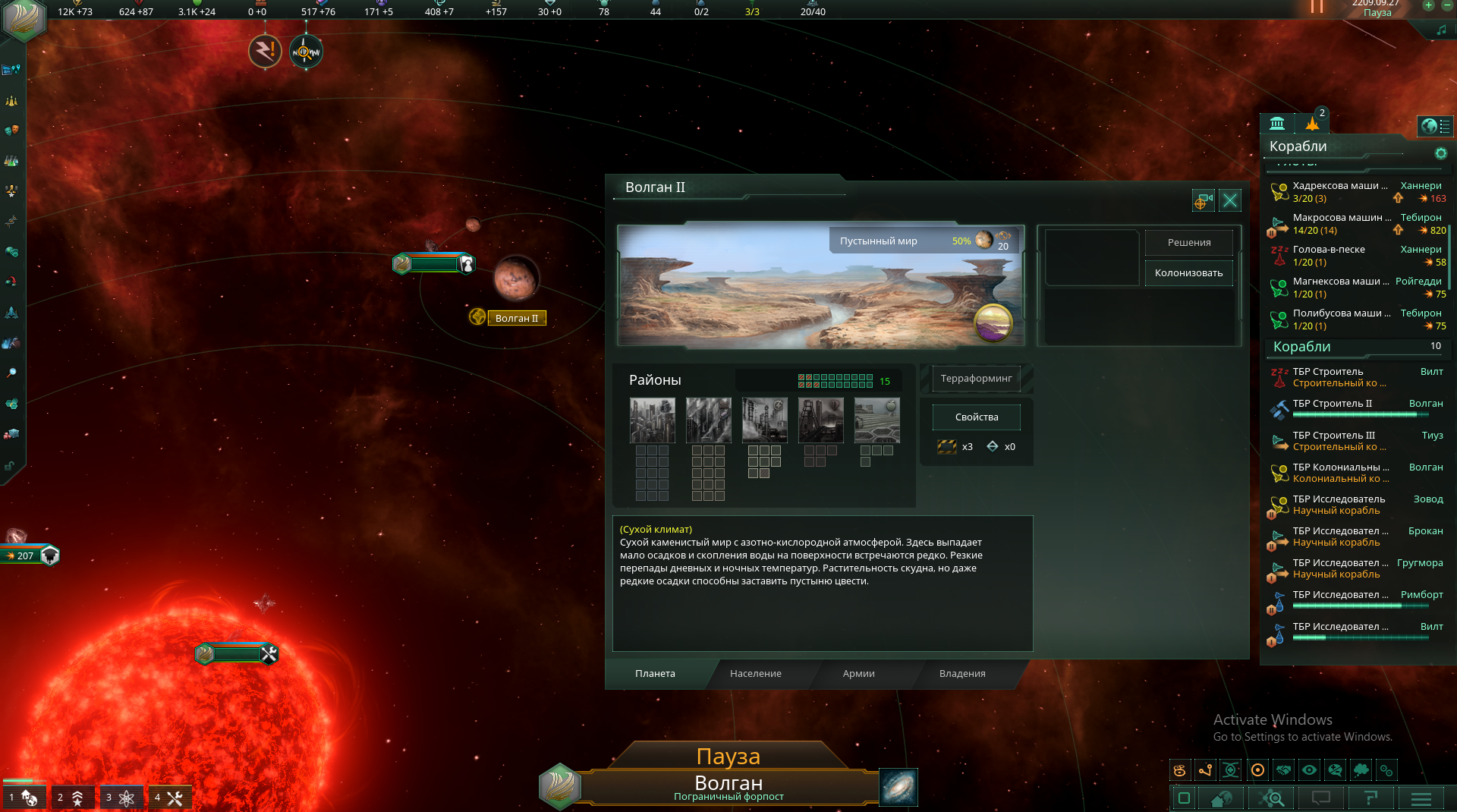Open the galaxy map view
Screen dimensions: 1457x812
click(898, 787)
